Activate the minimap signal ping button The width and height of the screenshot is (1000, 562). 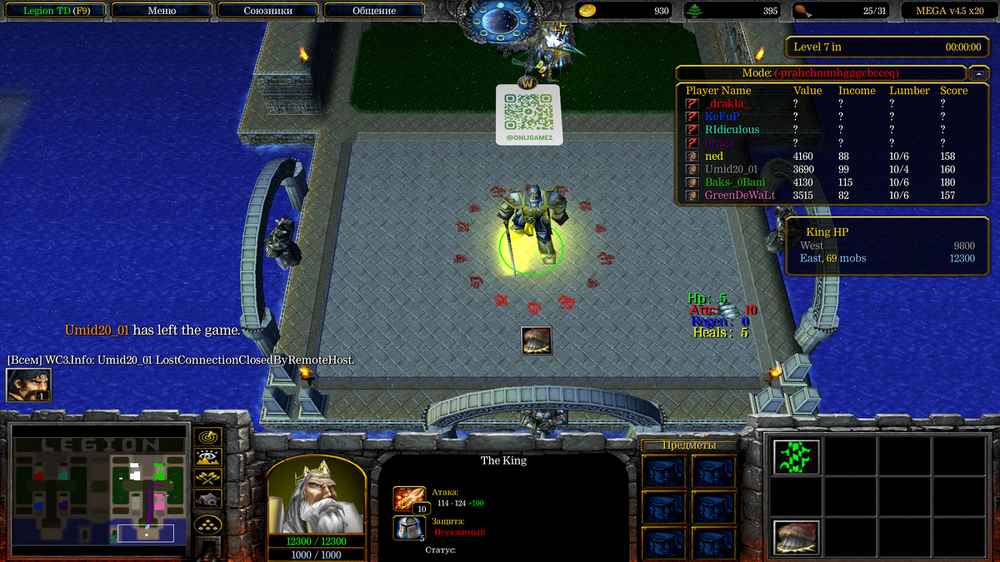208,437
